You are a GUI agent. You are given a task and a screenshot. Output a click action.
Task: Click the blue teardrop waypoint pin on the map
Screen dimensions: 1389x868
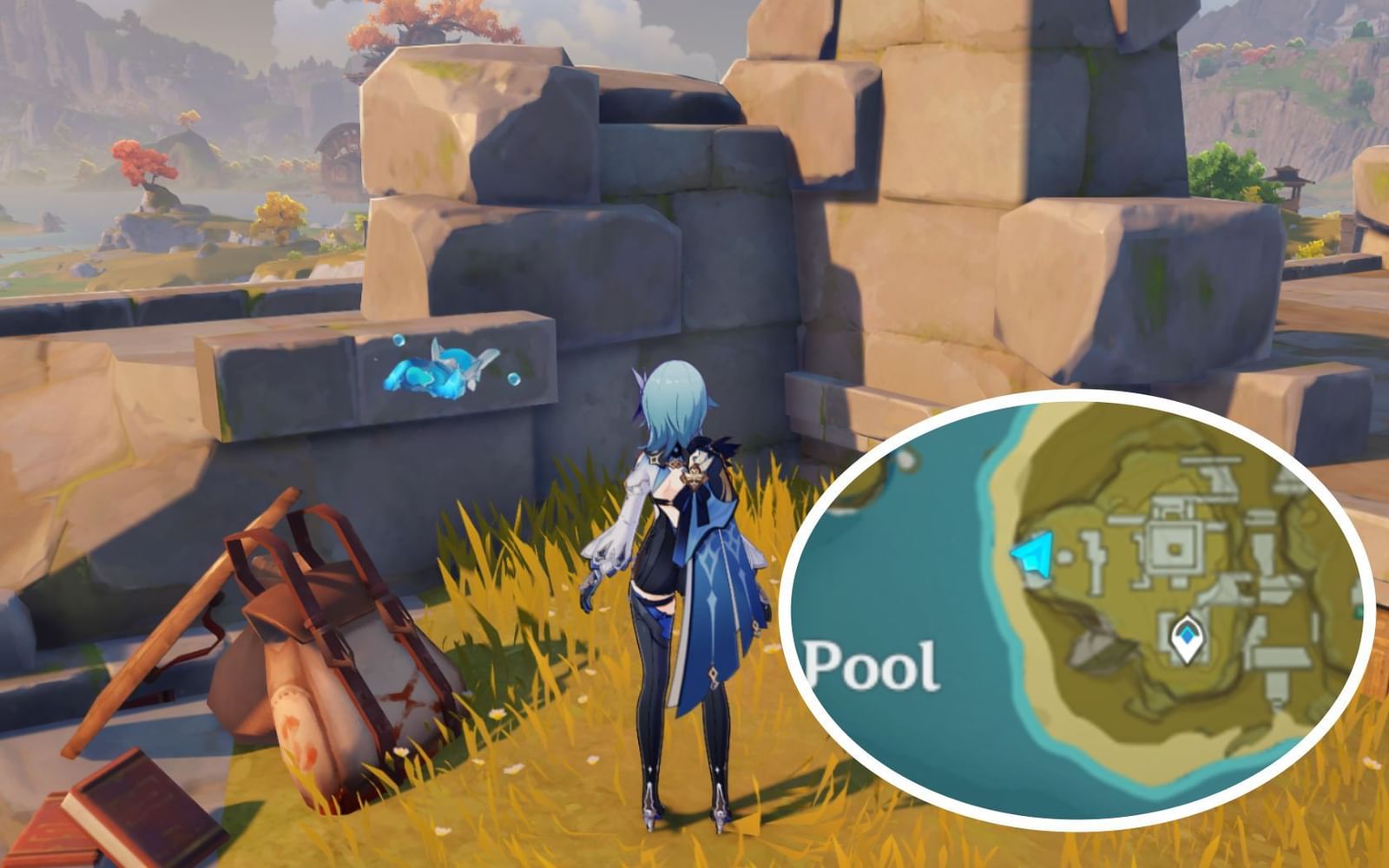(x=1187, y=638)
